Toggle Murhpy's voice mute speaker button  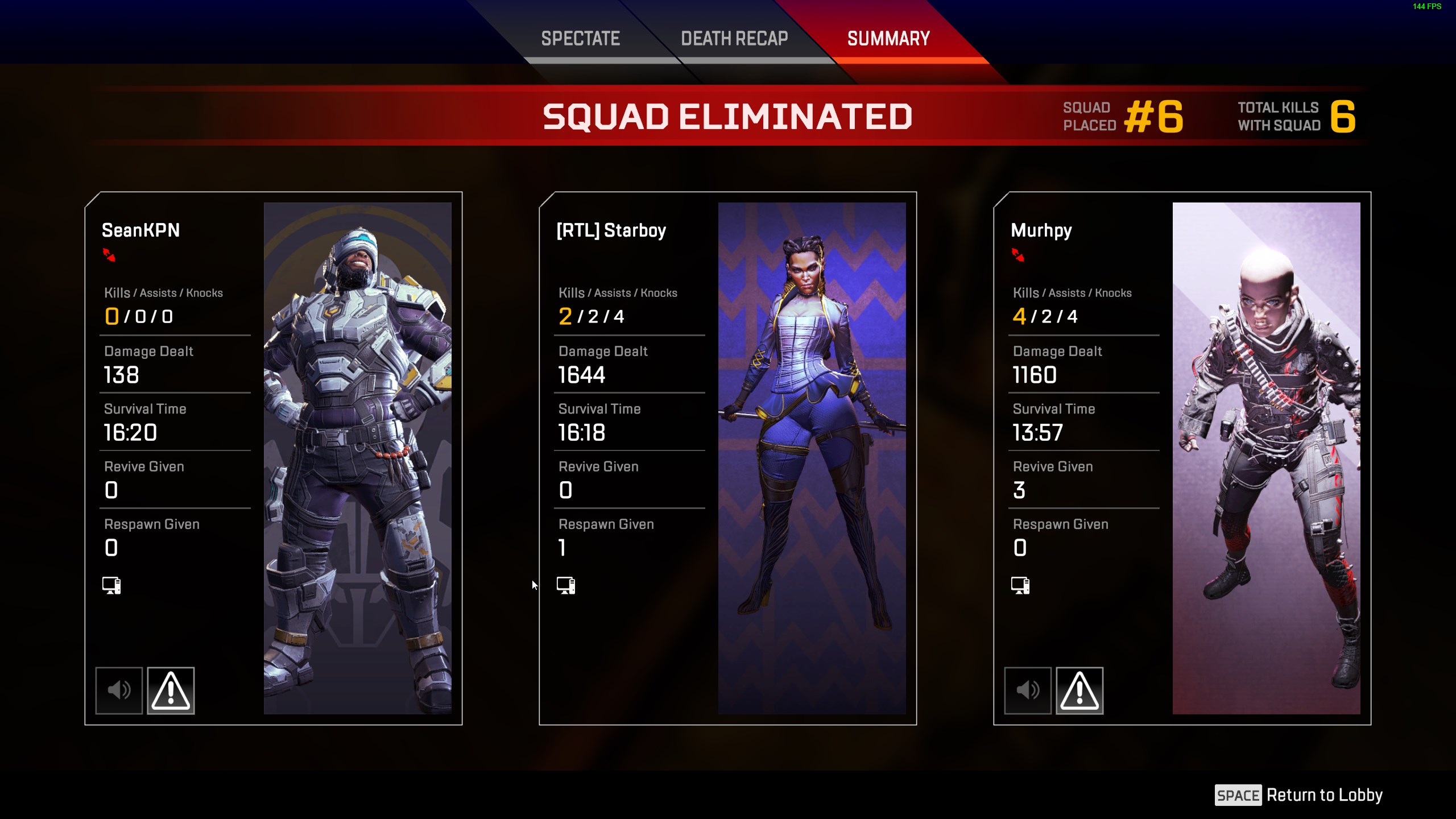[1028, 690]
